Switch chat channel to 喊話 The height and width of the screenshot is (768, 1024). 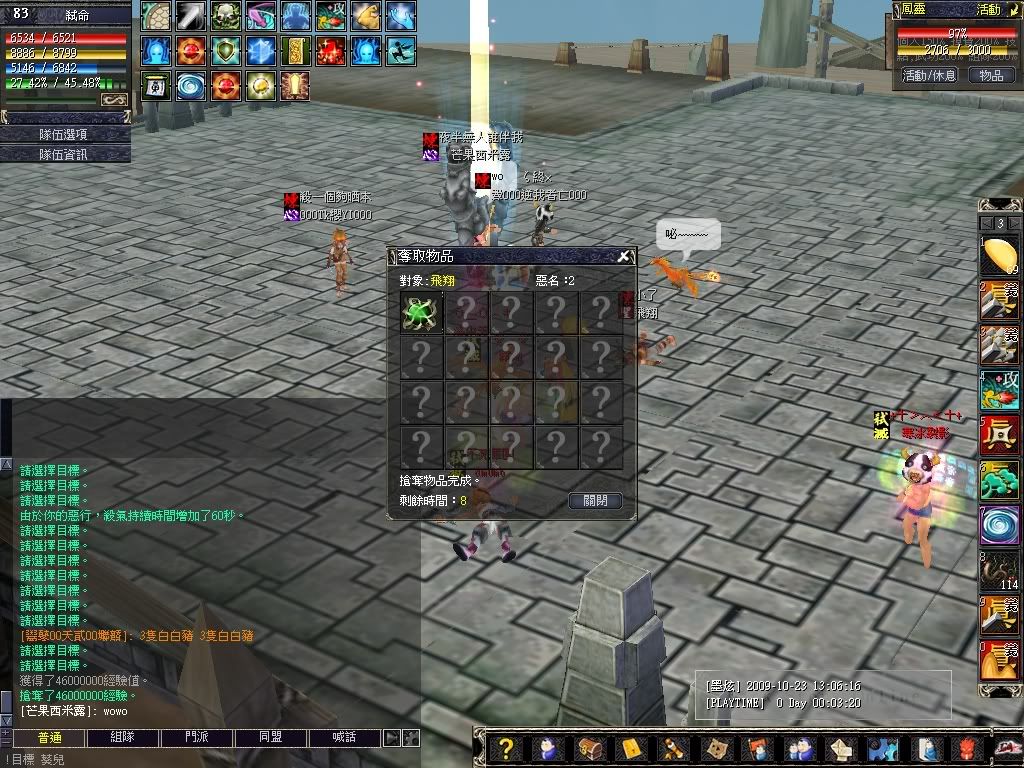(344, 737)
